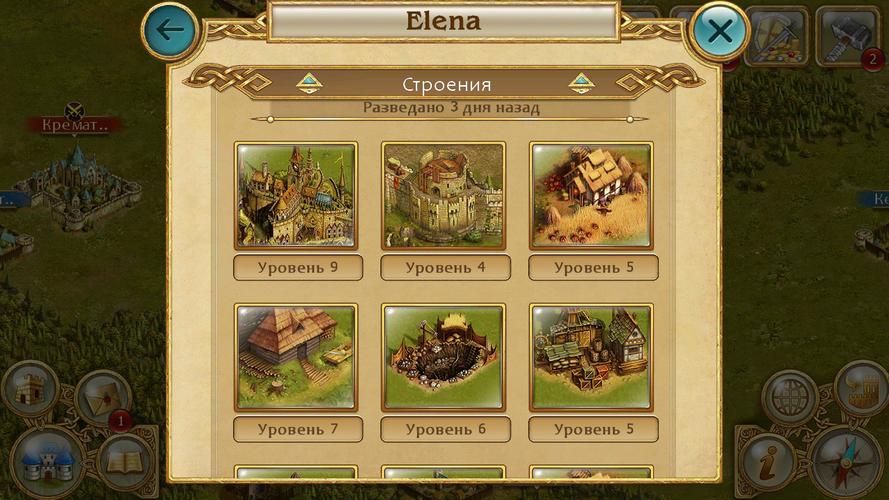Open the mail envelope icon
This screenshot has height=500, width=889.
point(103,397)
